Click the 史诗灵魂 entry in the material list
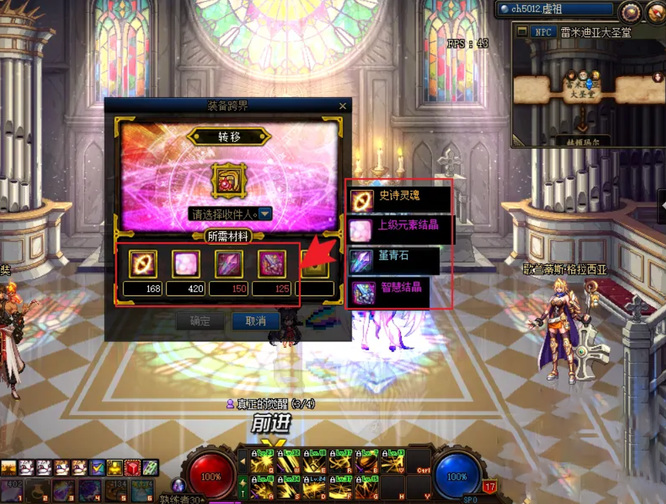 (398, 198)
